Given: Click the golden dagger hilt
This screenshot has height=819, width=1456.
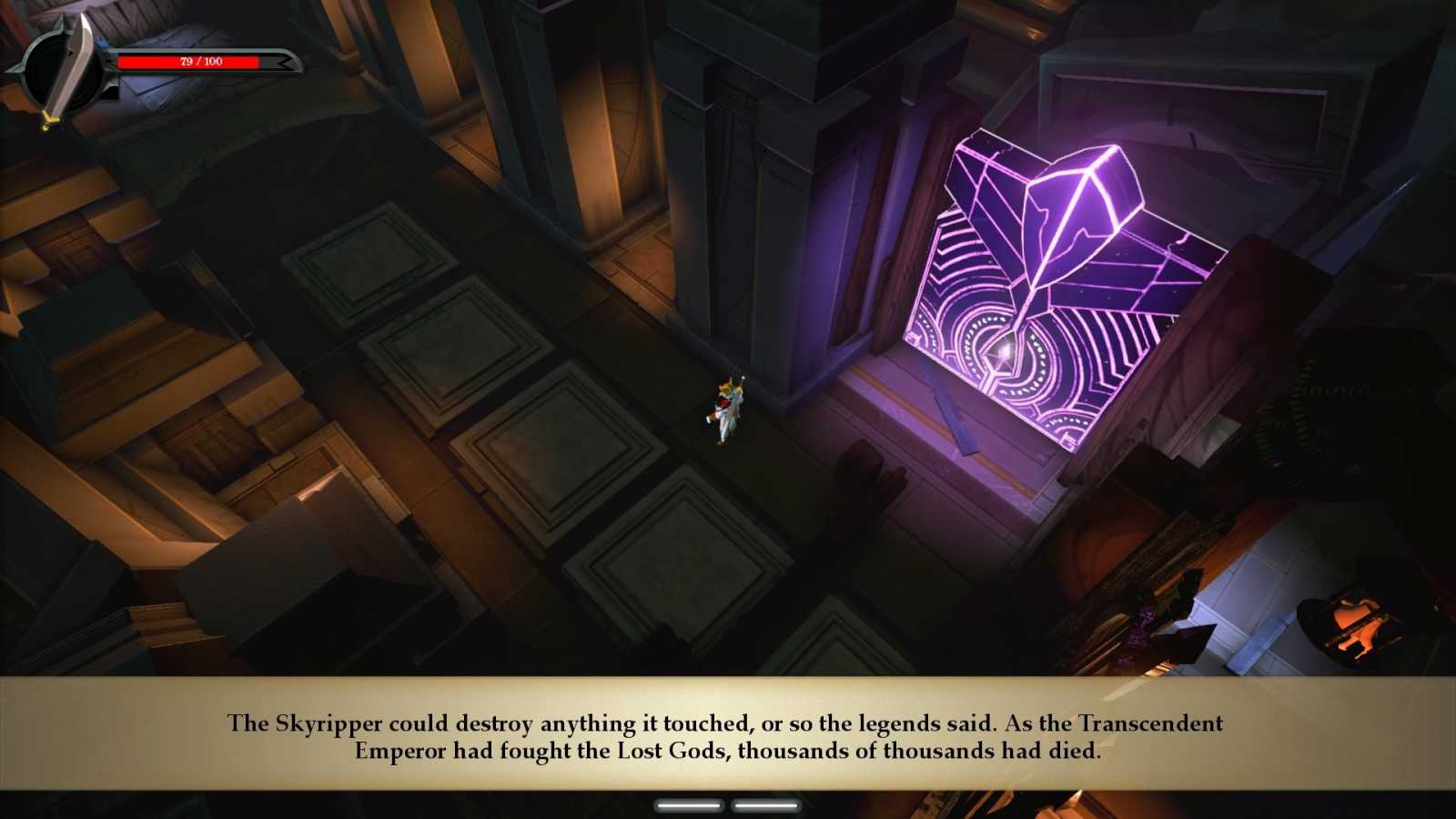Looking at the screenshot, I should (50, 118).
